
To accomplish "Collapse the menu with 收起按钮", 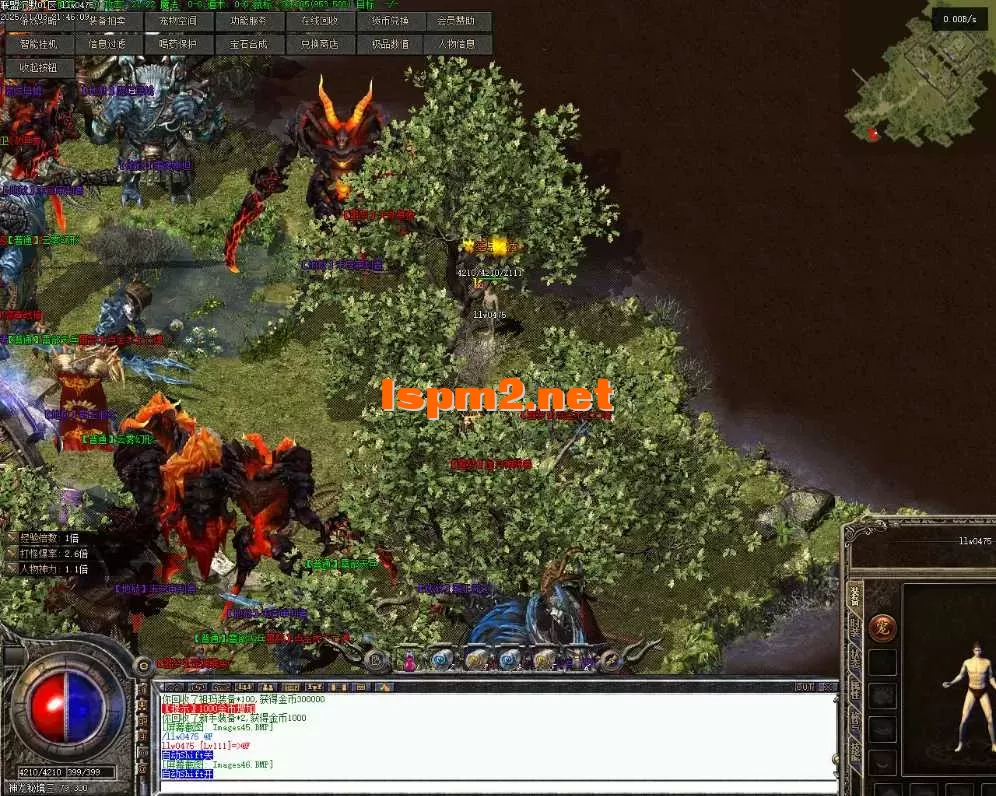I will click(39, 68).
